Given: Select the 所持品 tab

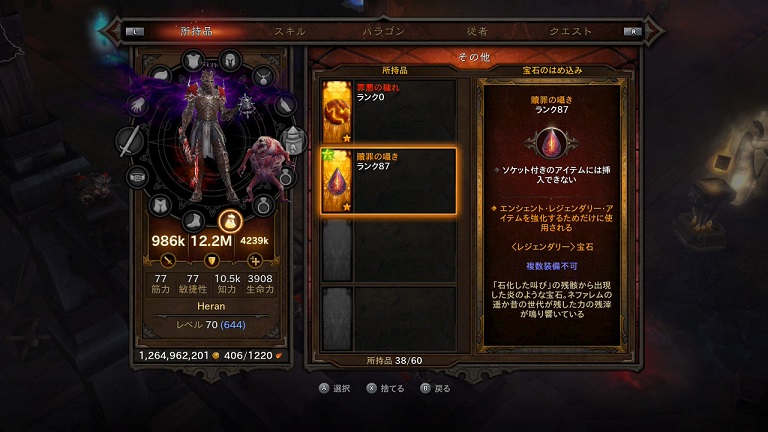Looking at the screenshot, I should [x=197, y=31].
